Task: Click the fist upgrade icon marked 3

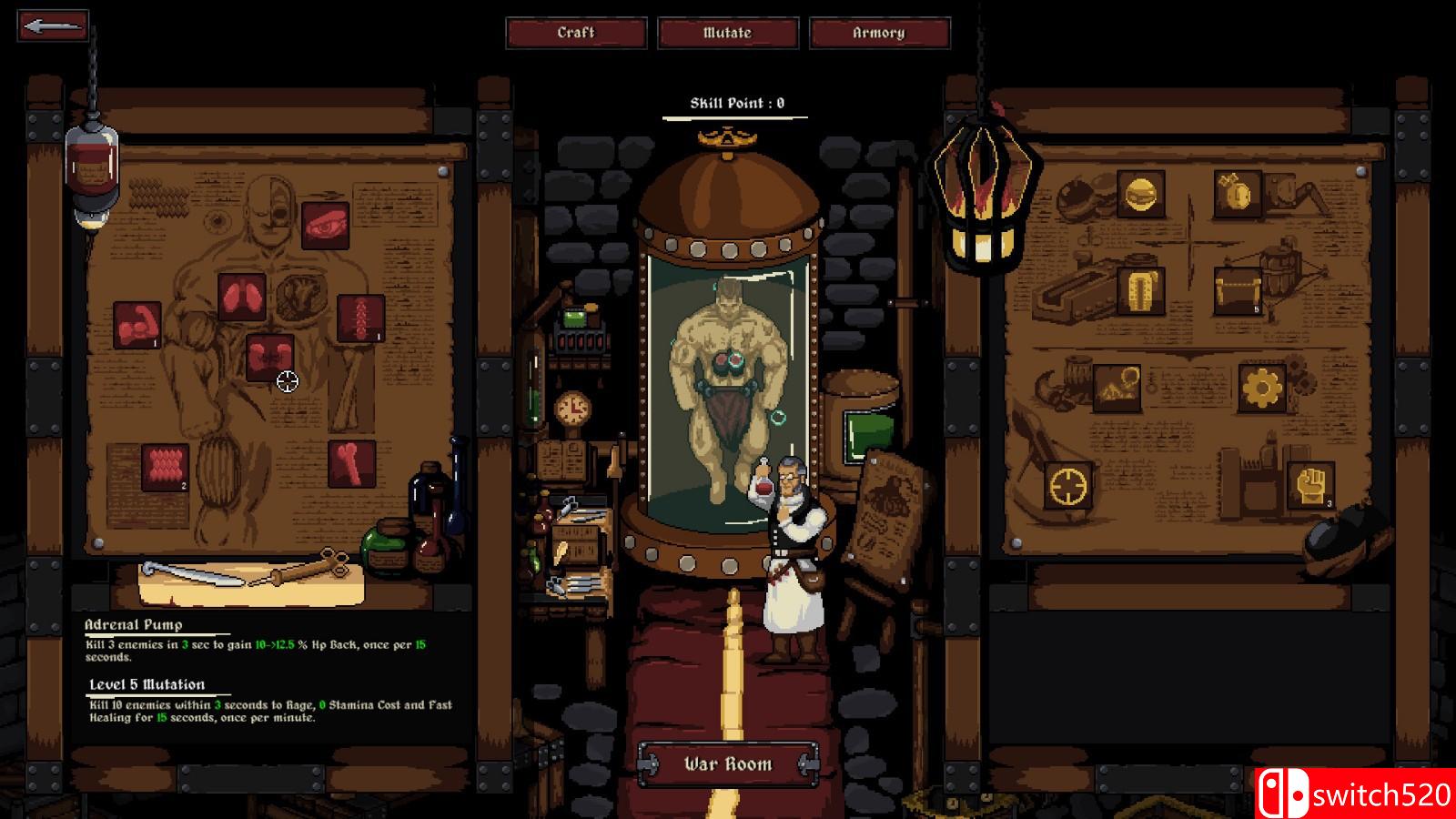Action: click(x=1311, y=487)
